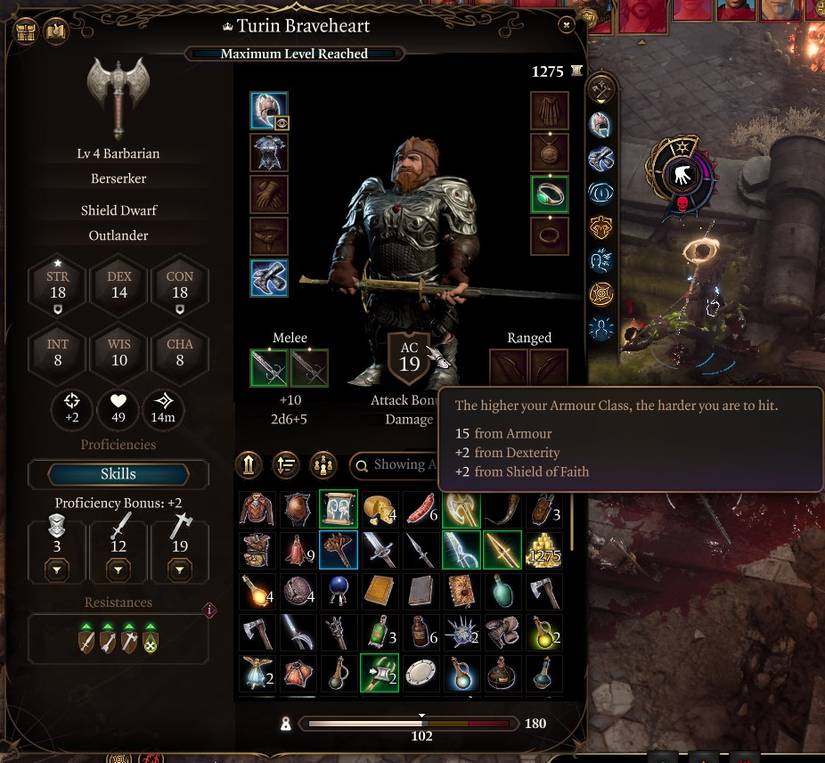
Task: Open the inventory sort options
Action: pyautogui.click(x=287, y=465)
